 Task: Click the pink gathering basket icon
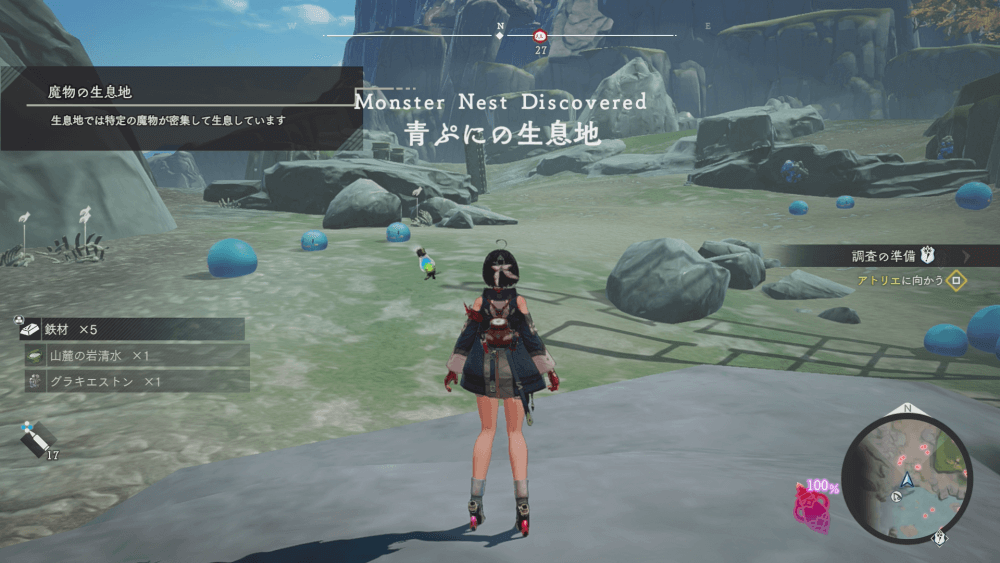[810, 505]
